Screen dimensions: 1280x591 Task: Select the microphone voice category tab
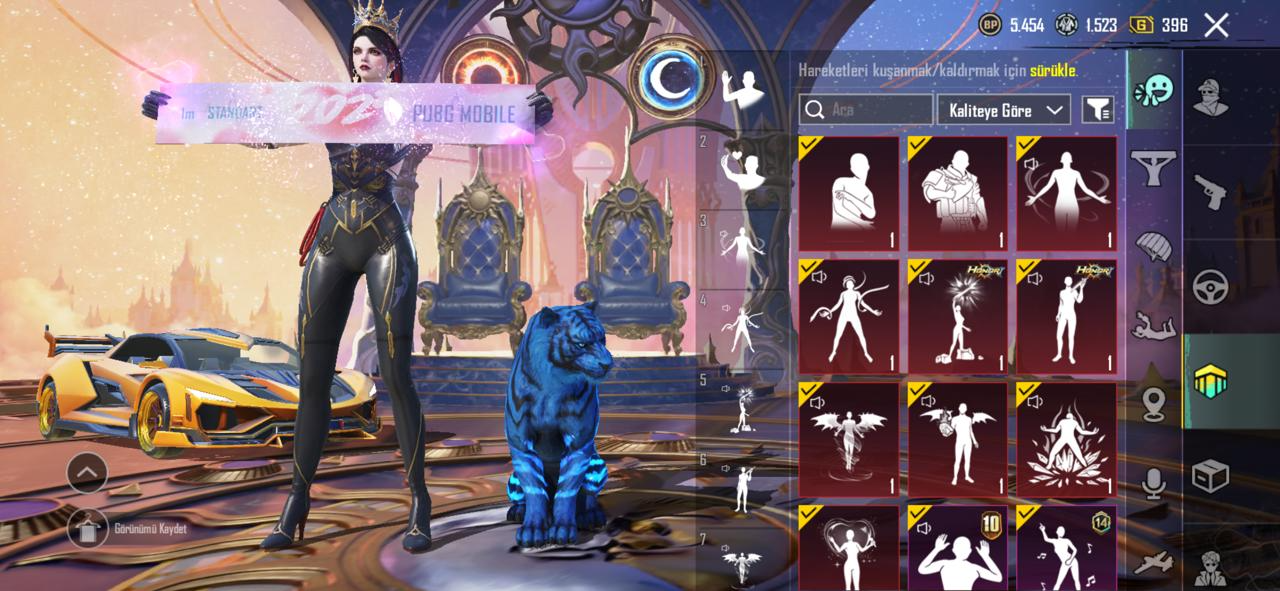(1153, 485)
